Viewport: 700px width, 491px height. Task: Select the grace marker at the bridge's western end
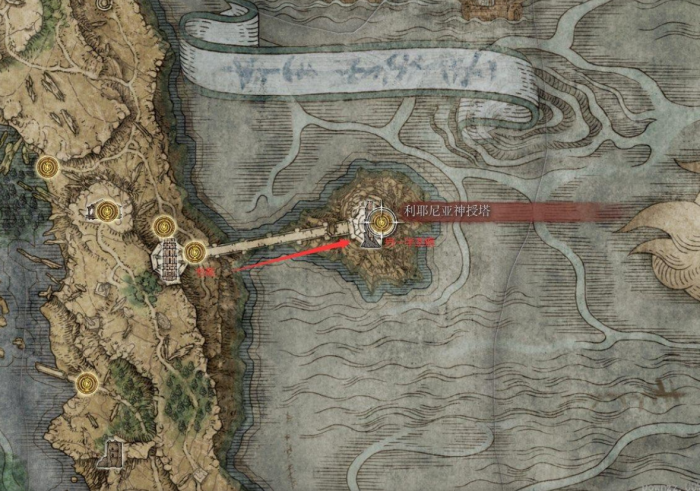pos(194,251)
